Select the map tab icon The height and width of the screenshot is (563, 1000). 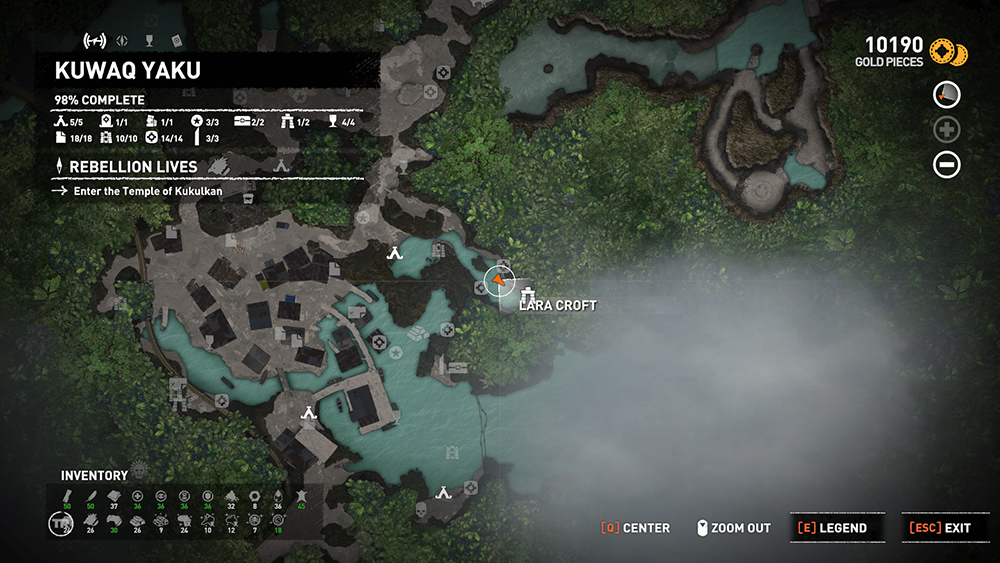click(x=94, y=41)
